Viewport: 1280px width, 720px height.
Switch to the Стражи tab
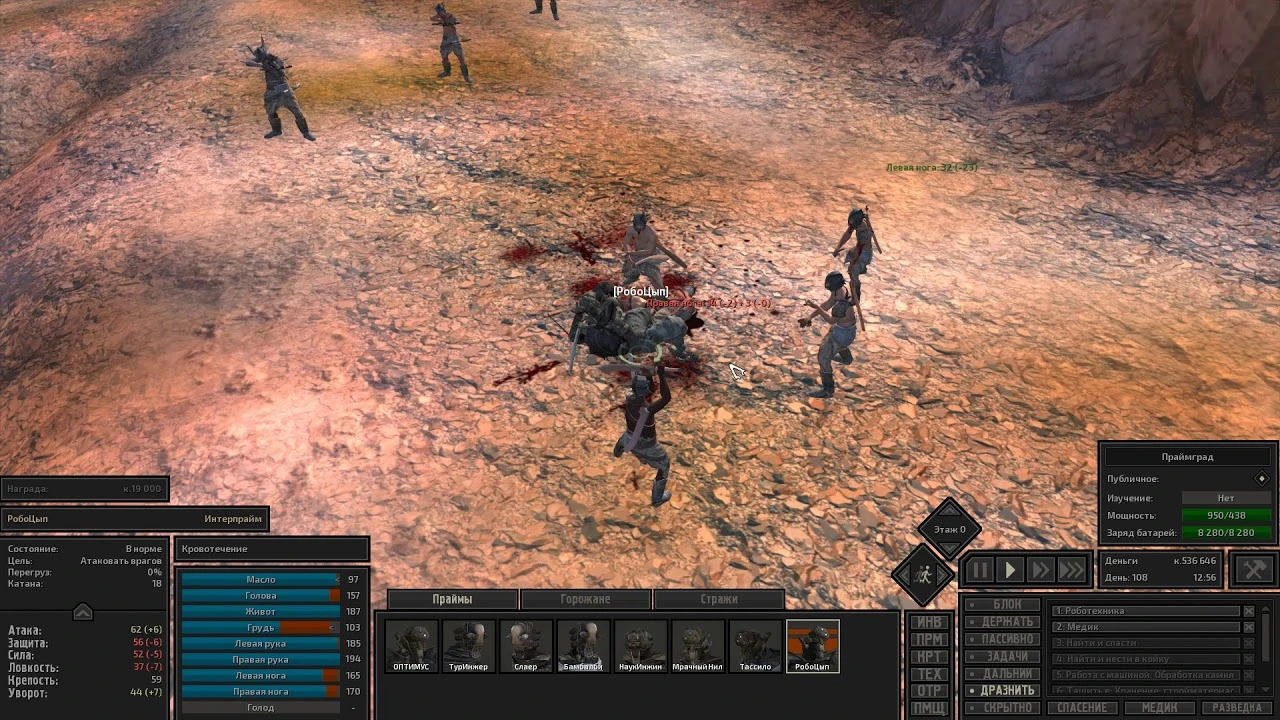(718, 598)
